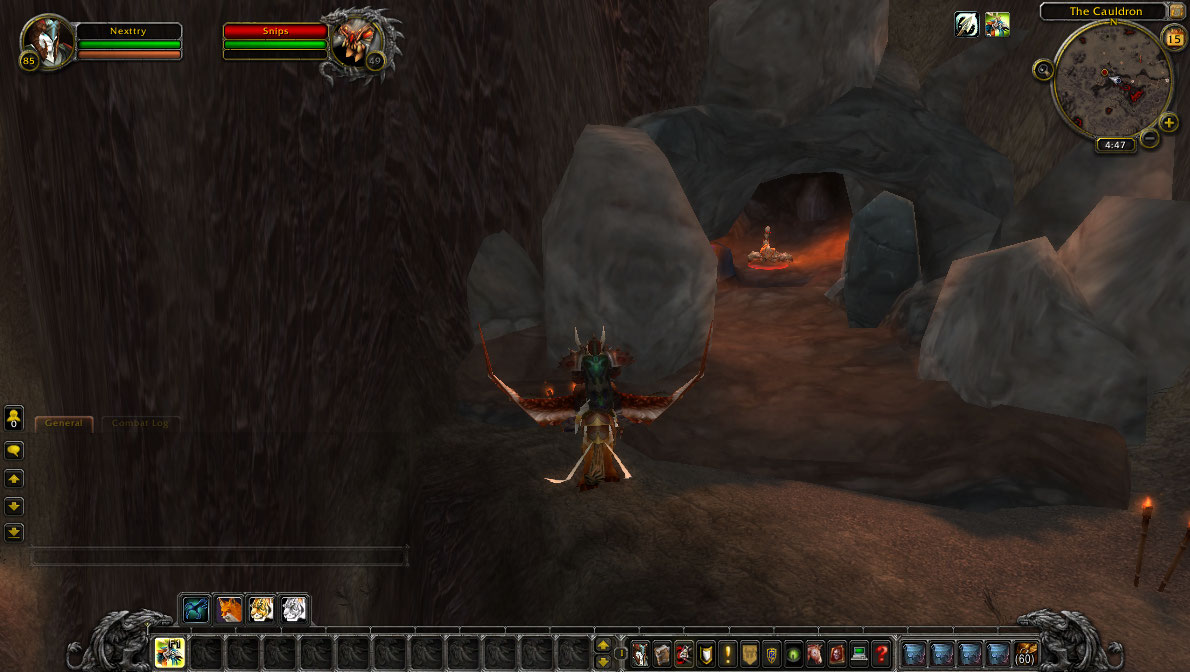Click the Nexttry player portrait
Image resolution: width=1190 pixels, height=672 pixels.
(50, 40)
